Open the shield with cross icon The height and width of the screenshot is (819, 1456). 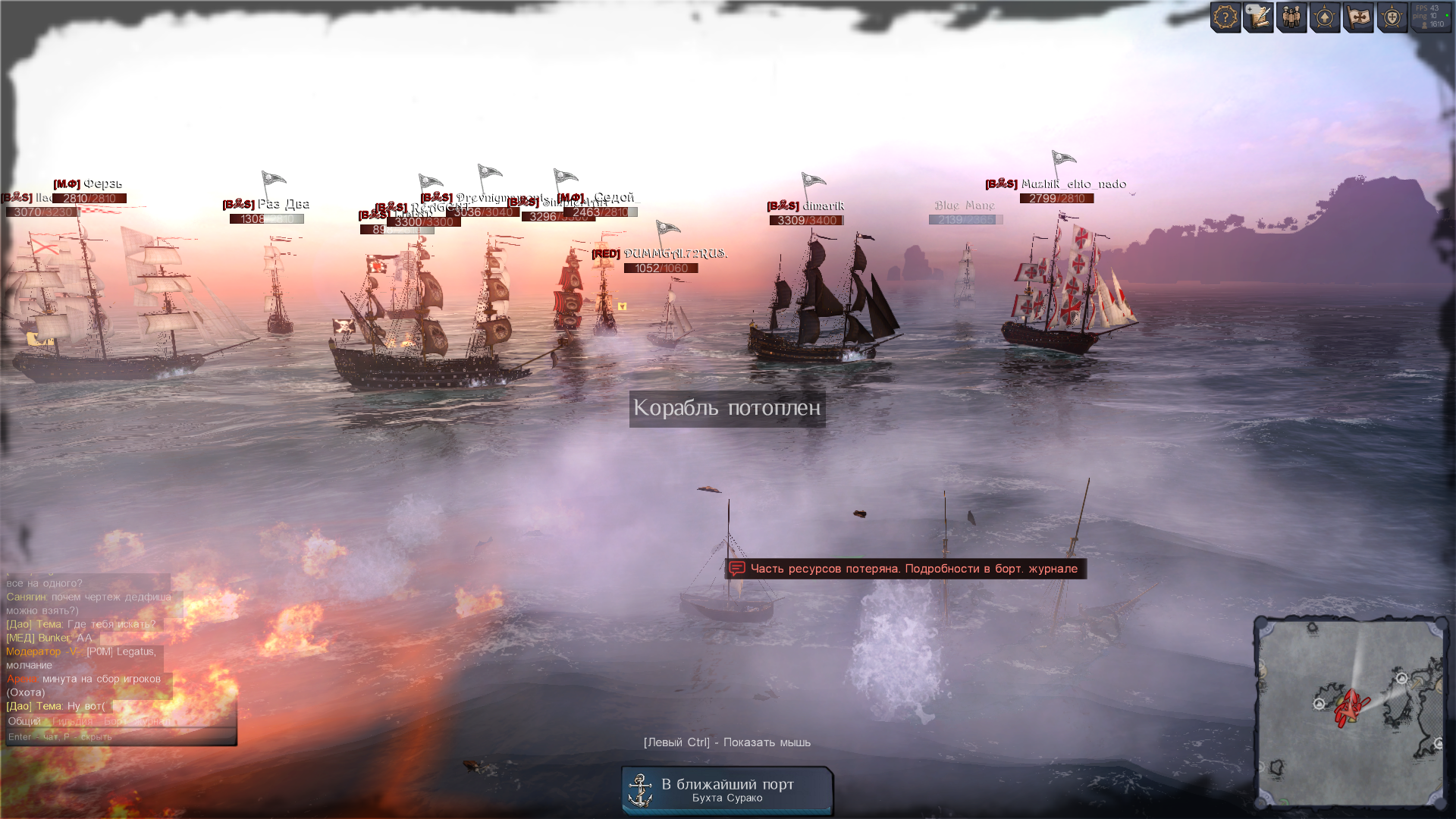[x=1392, y=17]
